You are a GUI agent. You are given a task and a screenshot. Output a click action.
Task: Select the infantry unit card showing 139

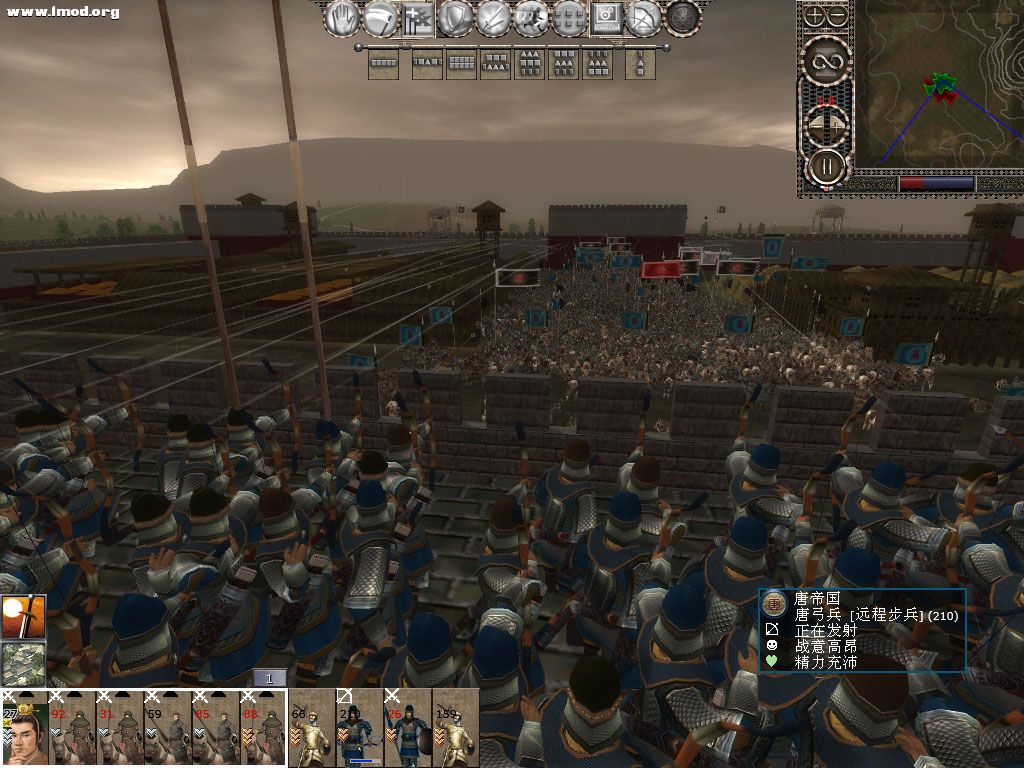pos(456,728)
